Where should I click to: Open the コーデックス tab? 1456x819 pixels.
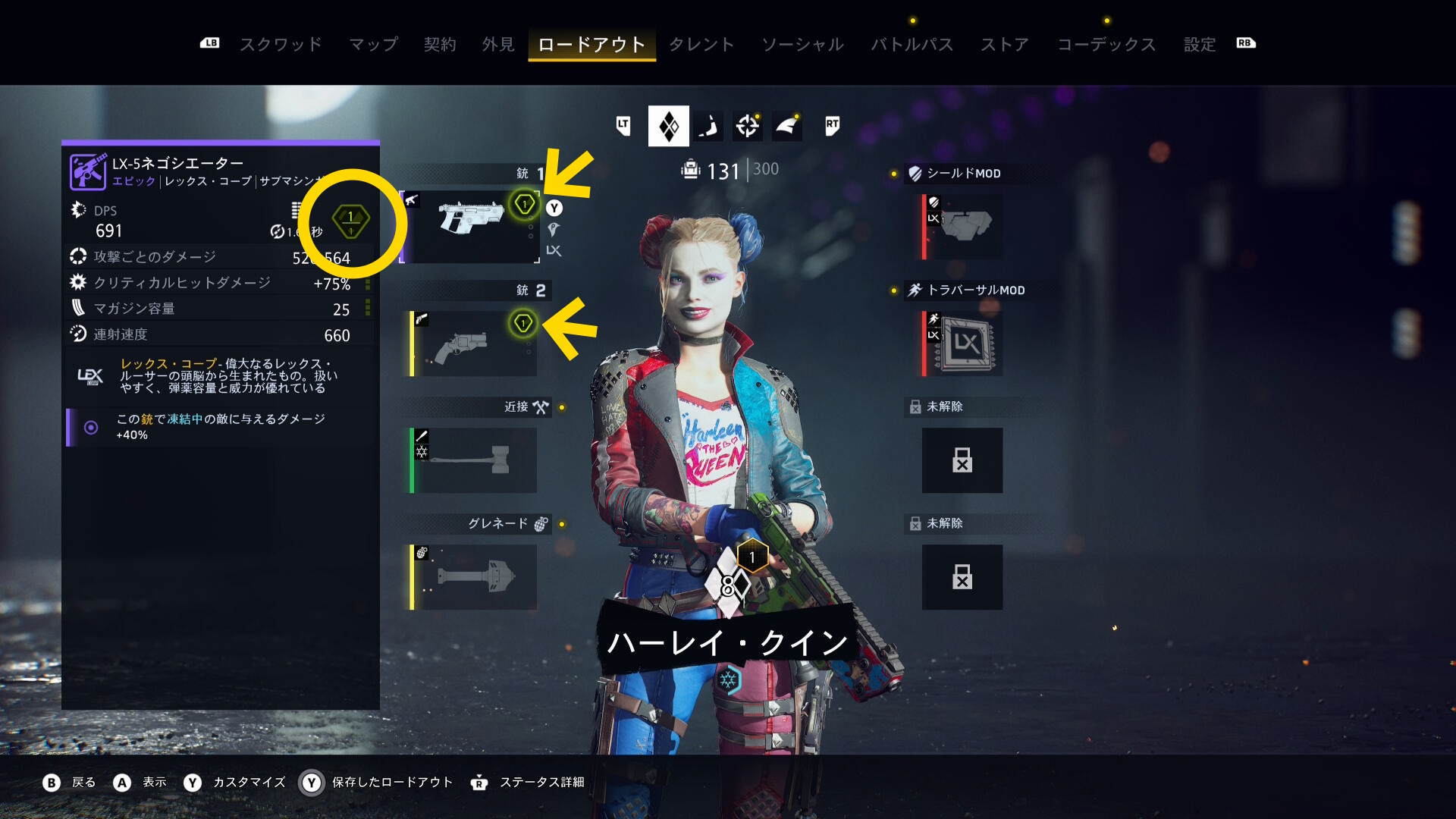(x=1106, y=45)
